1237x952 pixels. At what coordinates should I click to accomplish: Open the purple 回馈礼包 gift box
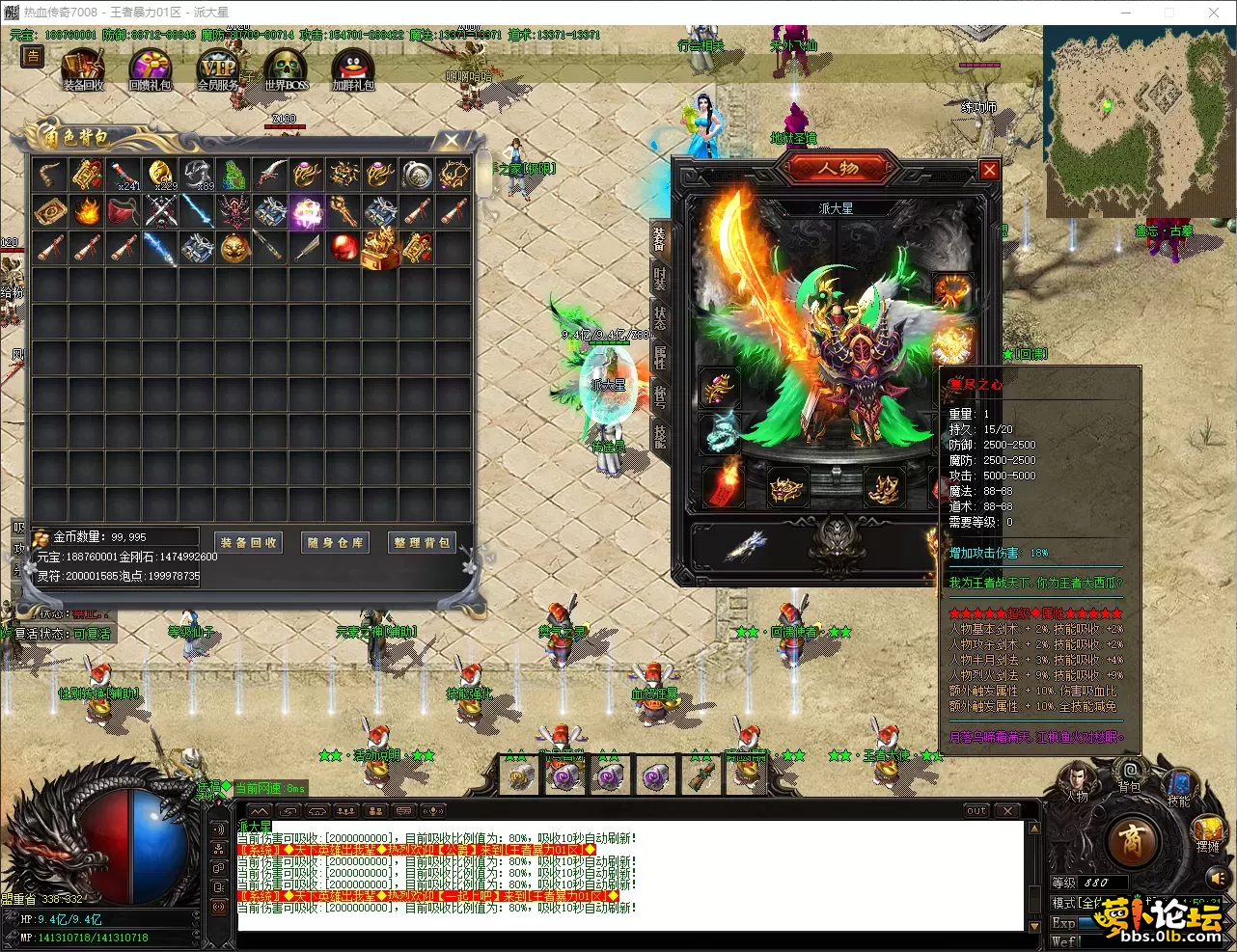point(150,70)
